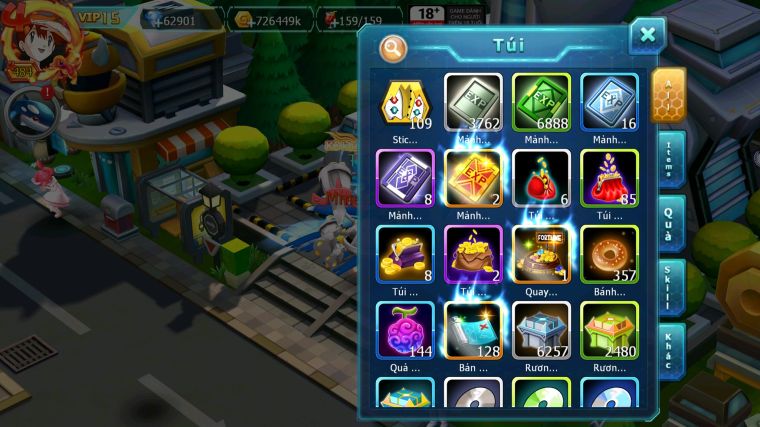
Task: Pick the orange EXP shard slot
Action: click(473, 178)
